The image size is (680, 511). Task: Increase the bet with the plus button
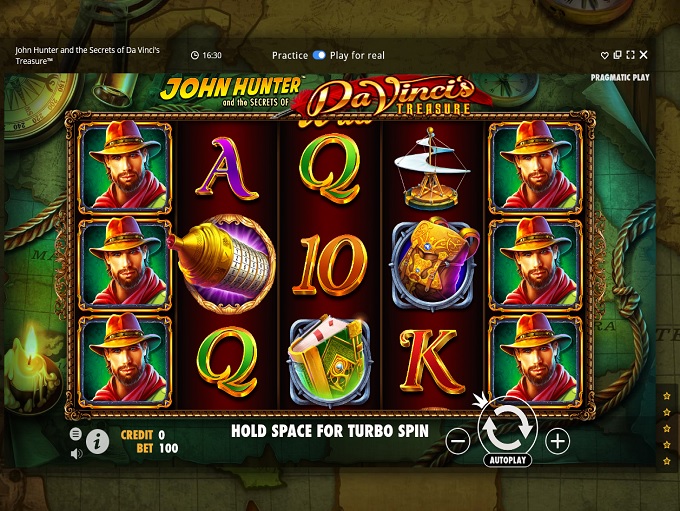(558, 441)
